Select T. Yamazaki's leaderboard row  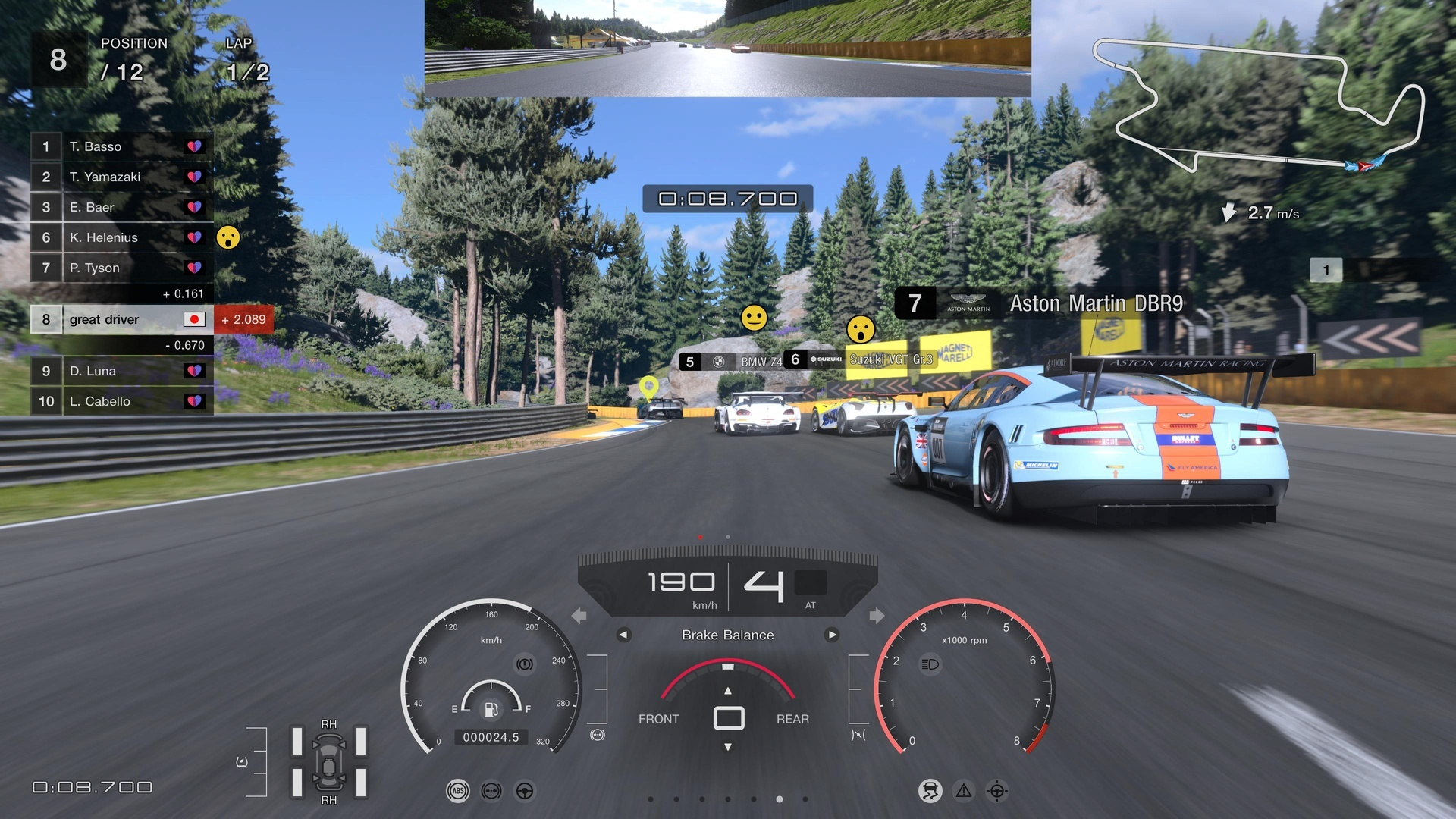(121, 177)
